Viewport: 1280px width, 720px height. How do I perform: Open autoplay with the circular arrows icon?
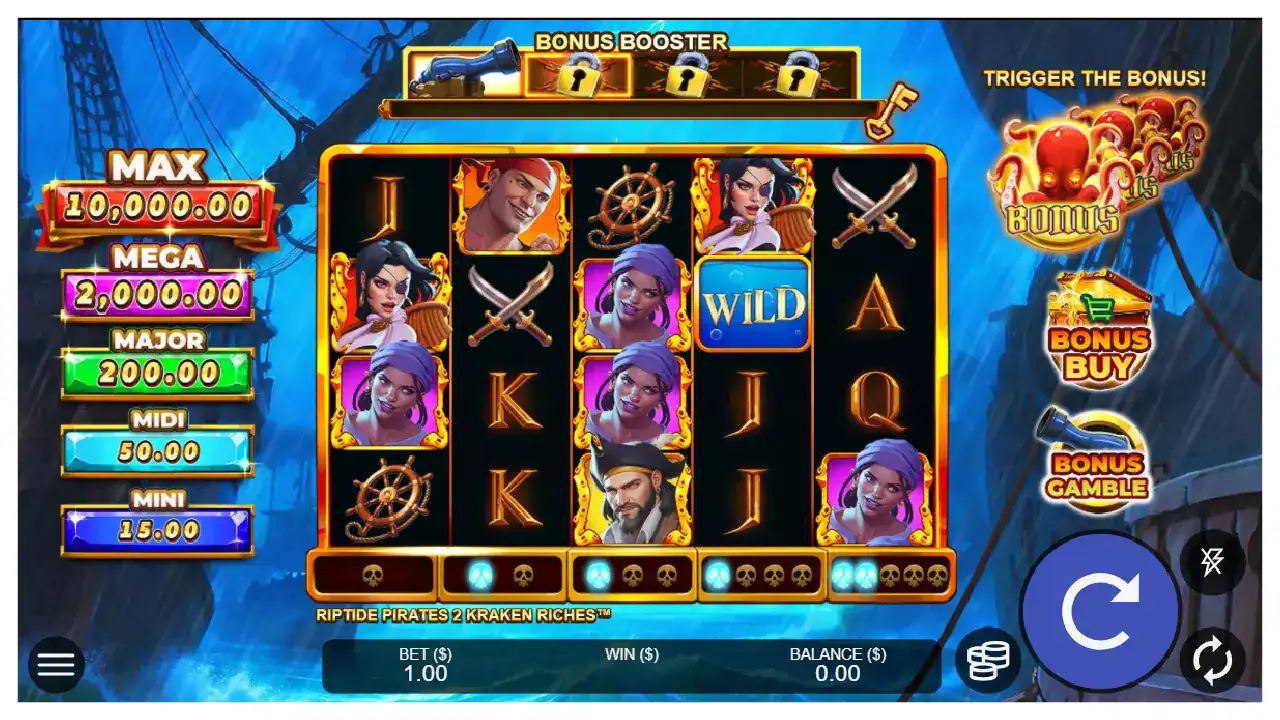[x=1212, y=660]
